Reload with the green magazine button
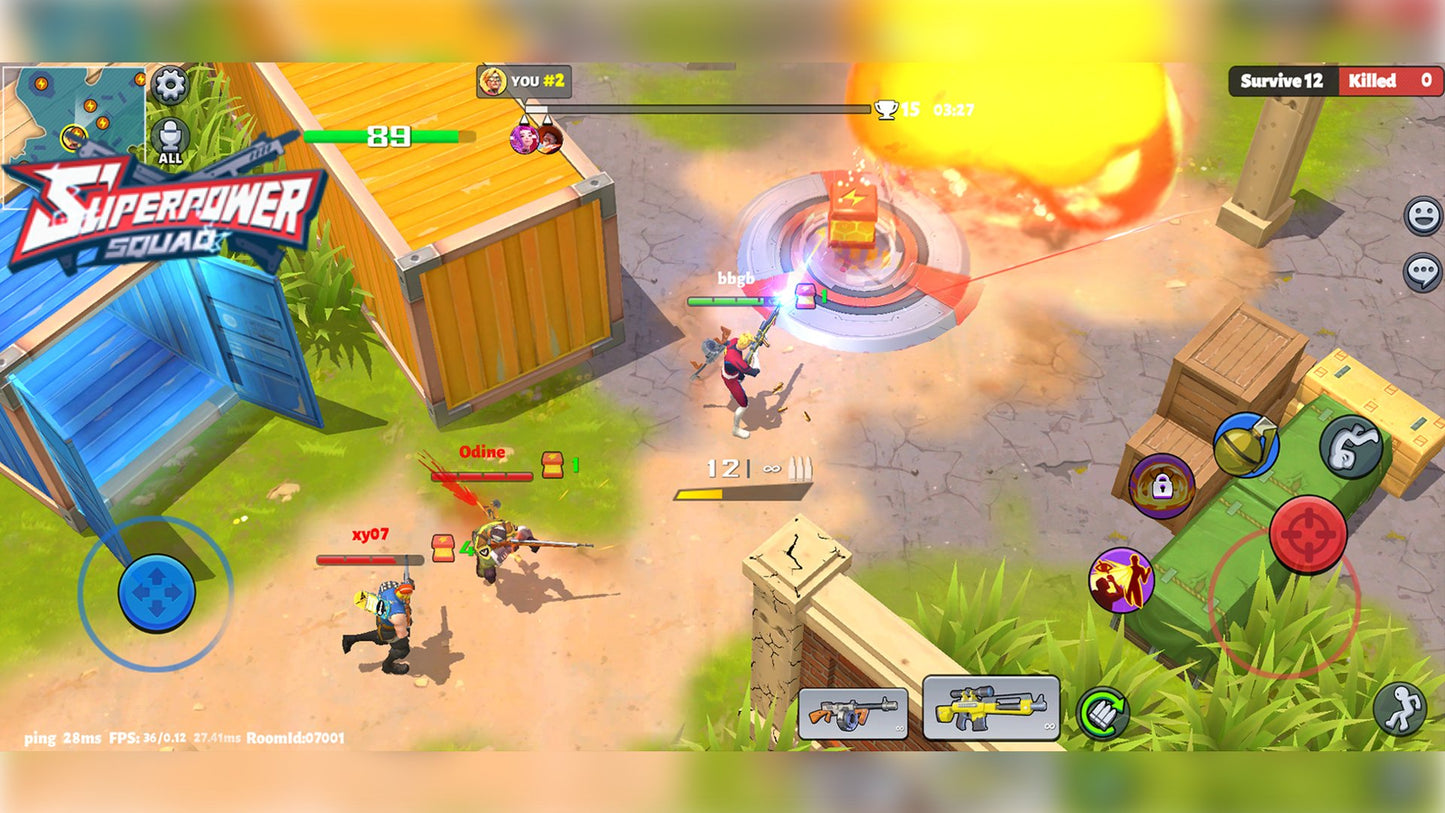Image resolution: width=1445 pixels, height=813 pixels. pyautogui.click(x=1102, y=713)
